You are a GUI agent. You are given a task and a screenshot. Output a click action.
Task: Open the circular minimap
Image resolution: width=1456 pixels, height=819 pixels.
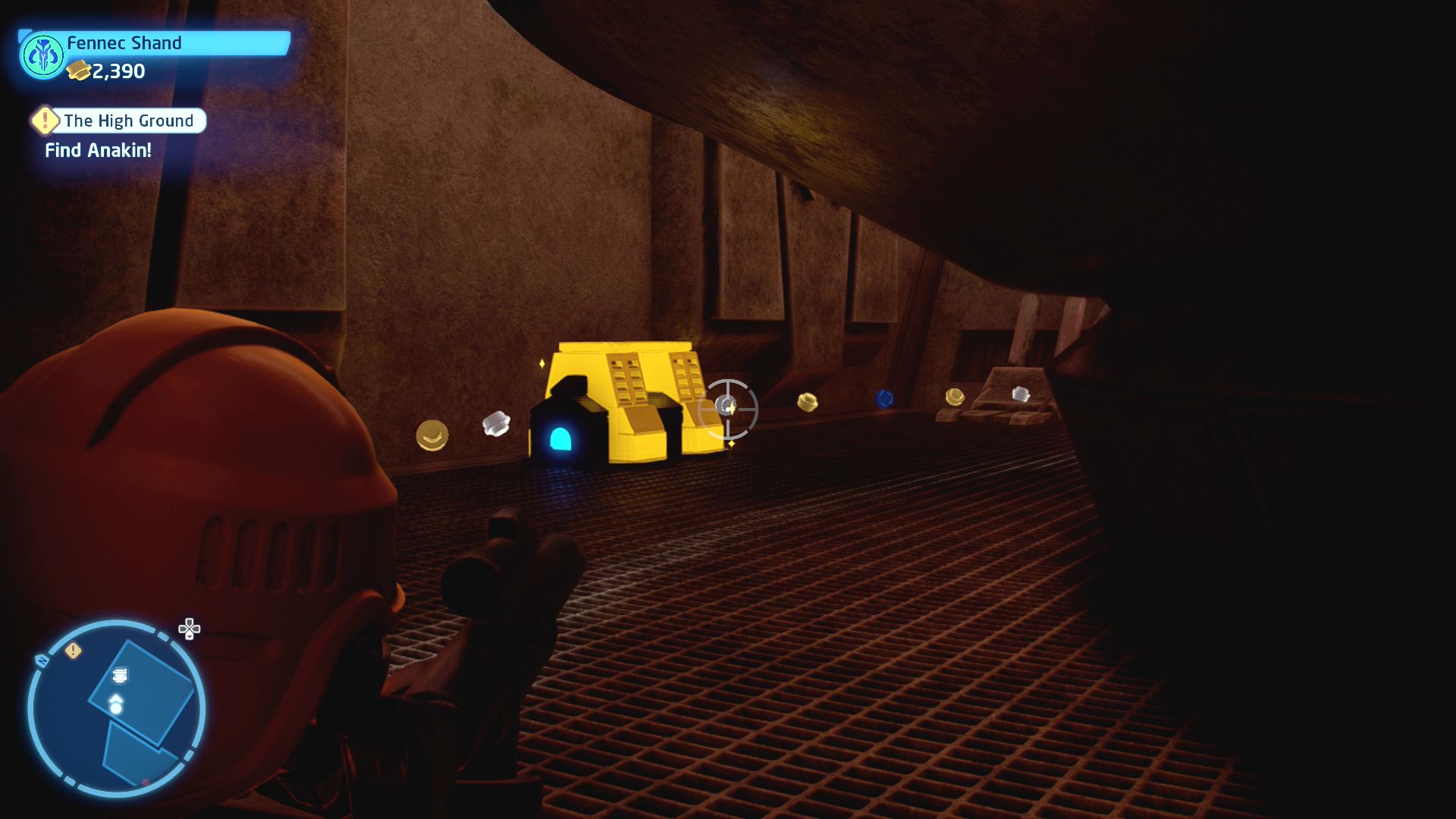point(116,708)
